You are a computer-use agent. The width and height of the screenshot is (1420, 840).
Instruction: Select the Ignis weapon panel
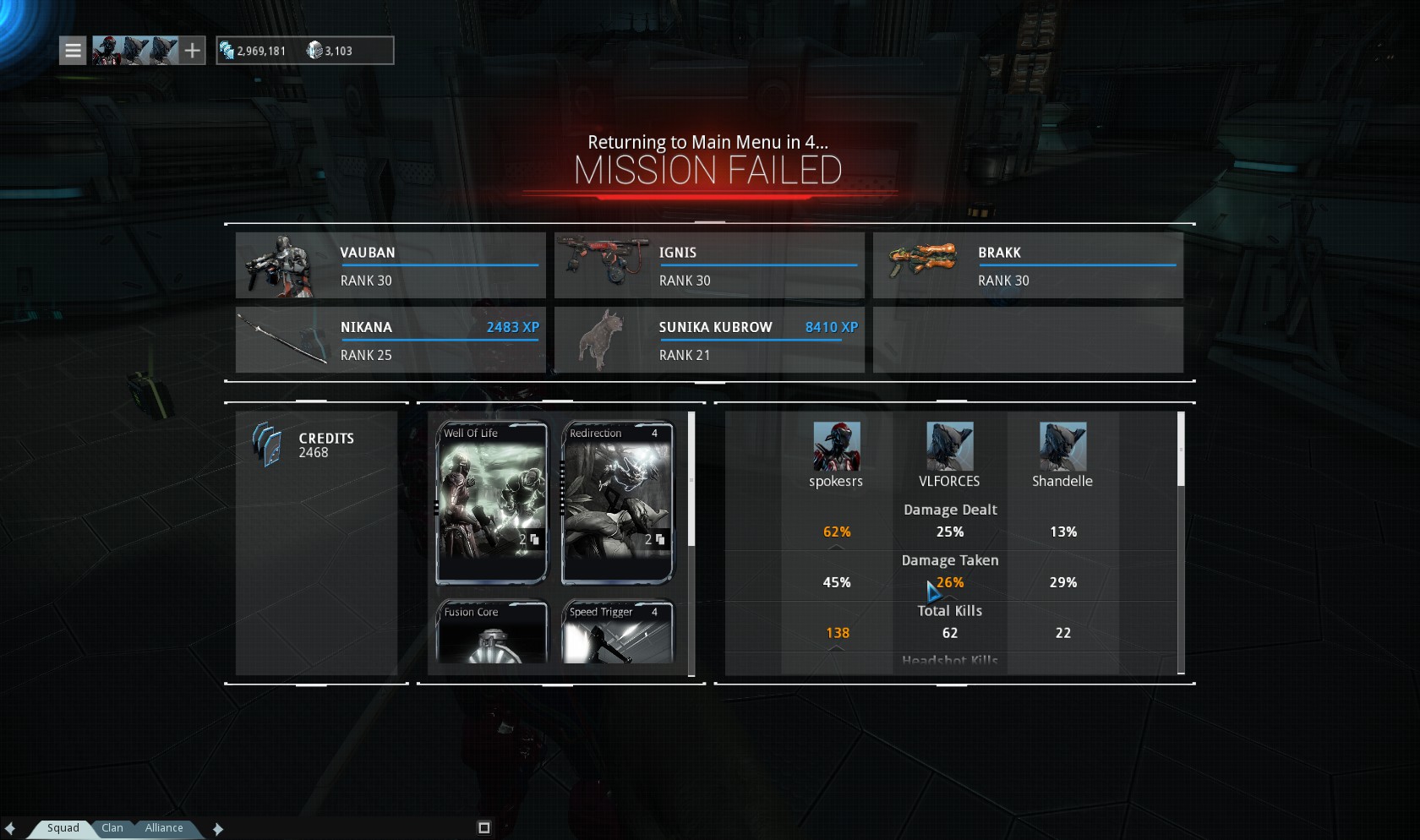pyautogui.click(x=709, y=265)
